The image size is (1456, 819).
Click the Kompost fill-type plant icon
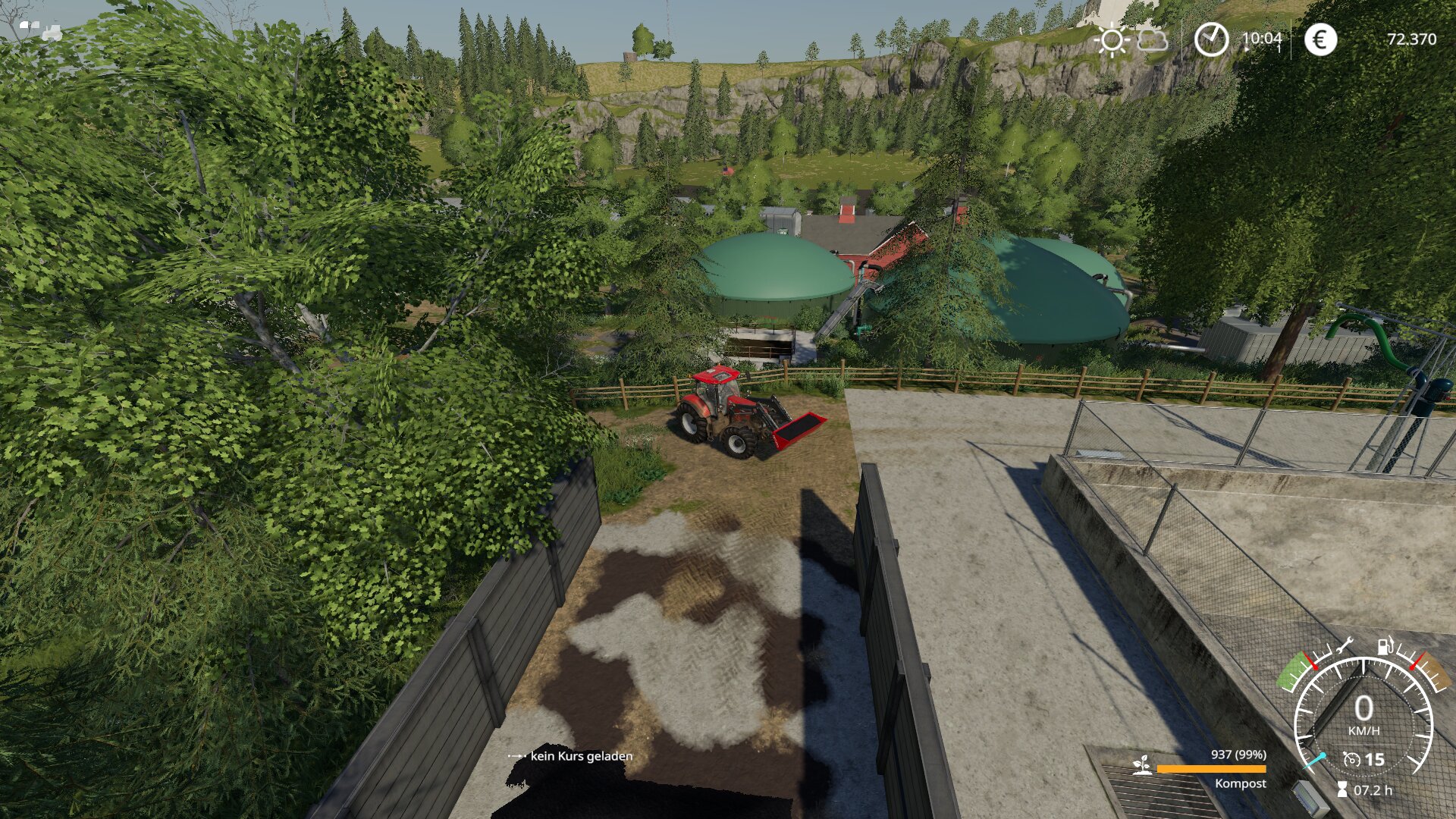[x=1139, y=766]
